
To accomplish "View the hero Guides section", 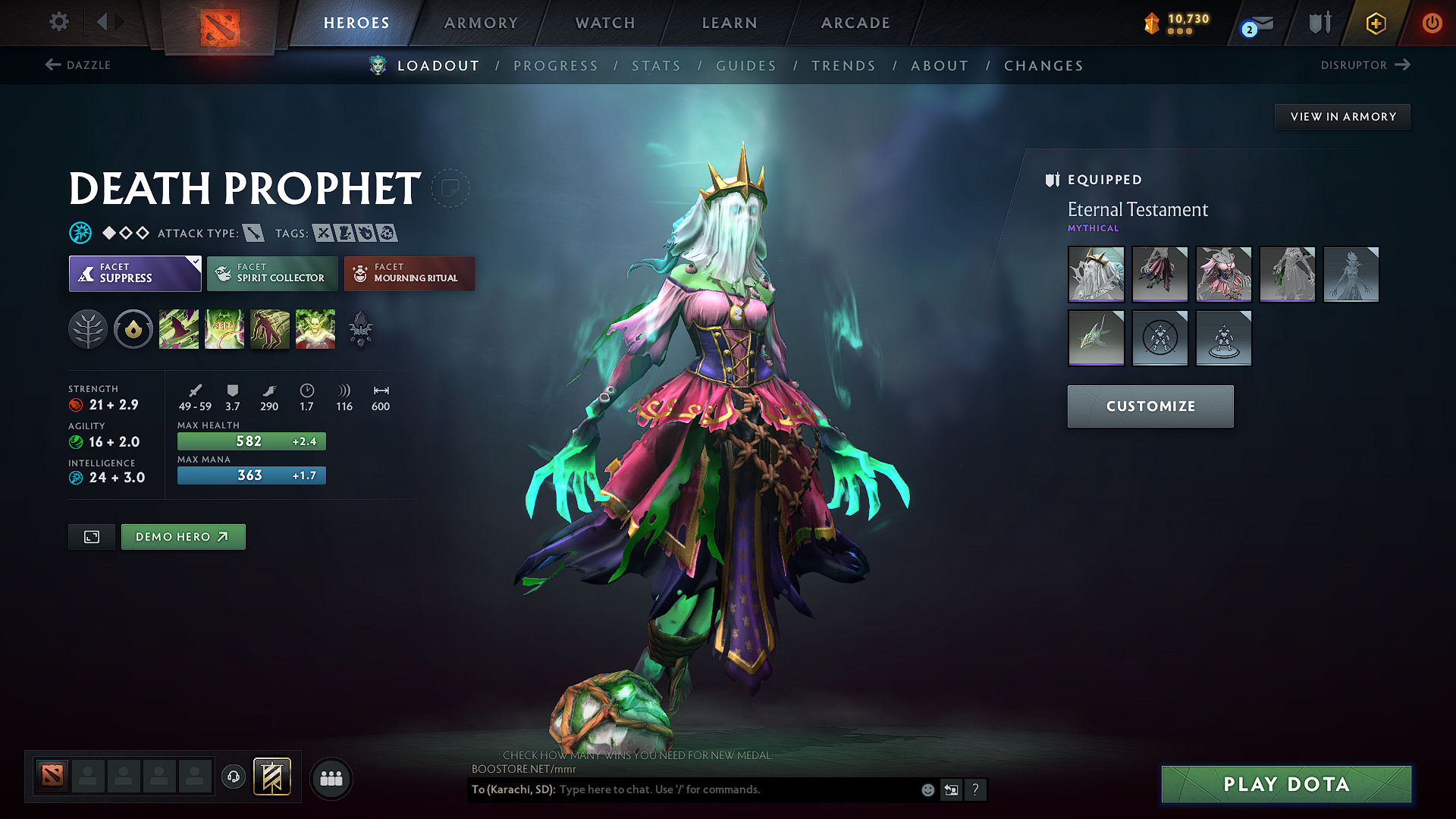I will (x=746, y=66).
